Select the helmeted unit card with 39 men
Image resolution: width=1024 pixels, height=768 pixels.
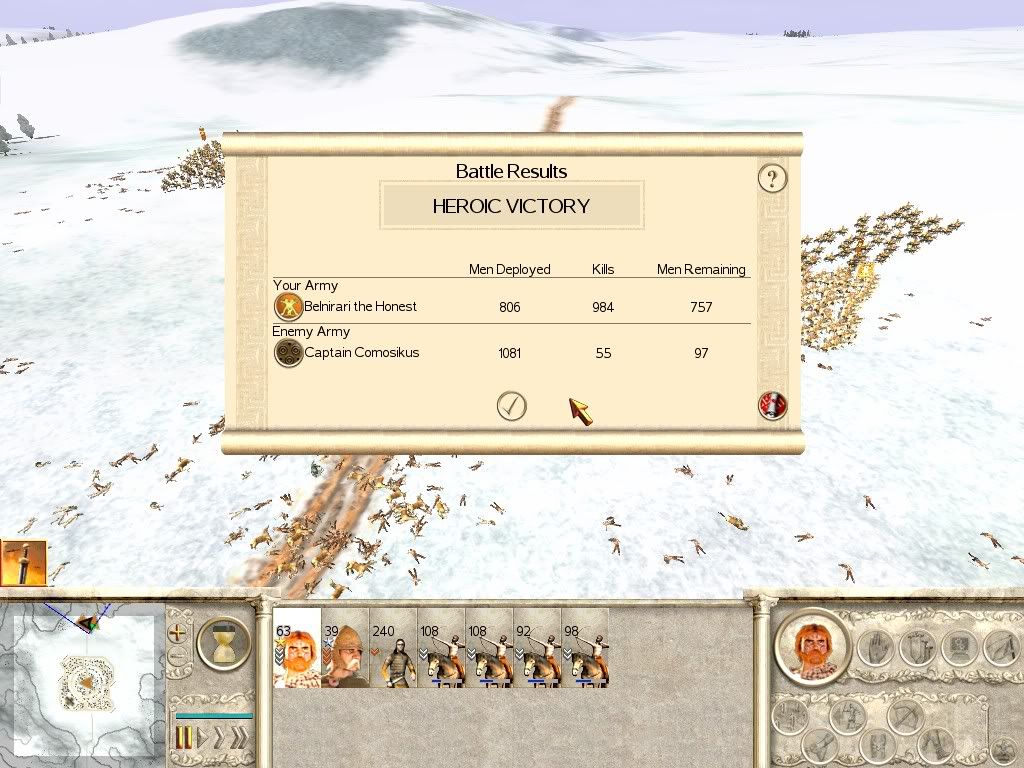pos(345,648)
